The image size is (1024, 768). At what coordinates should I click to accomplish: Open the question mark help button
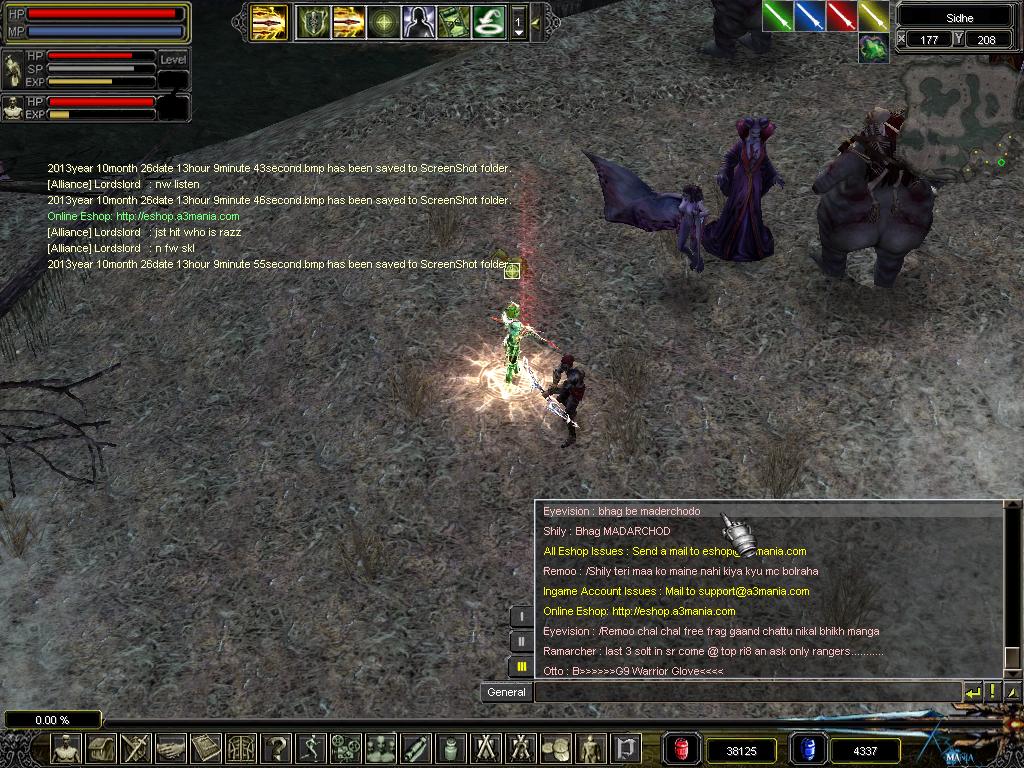click(x=278, y=747)
